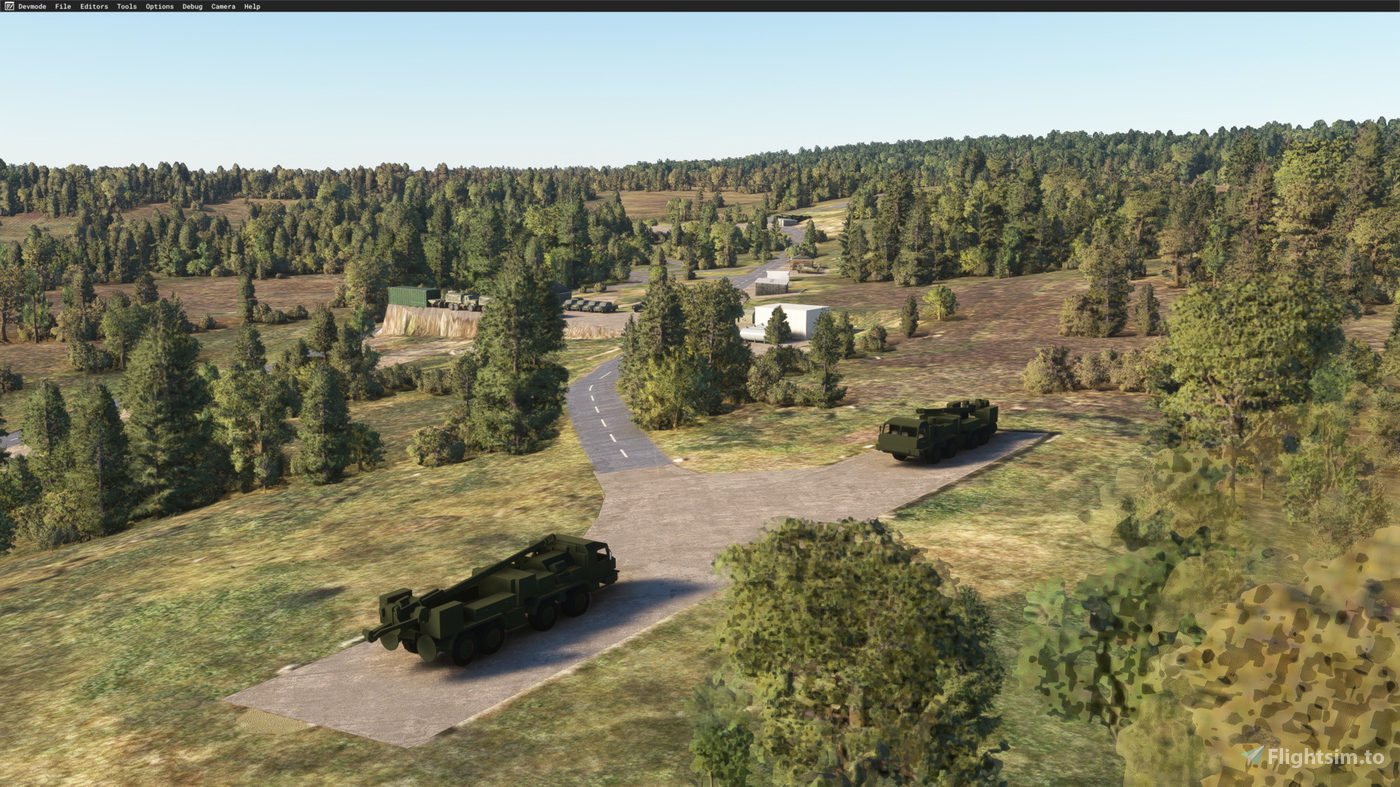
Task: Click the green shipping container on the left
Action: pyautogui.click(x=408, y=297)
